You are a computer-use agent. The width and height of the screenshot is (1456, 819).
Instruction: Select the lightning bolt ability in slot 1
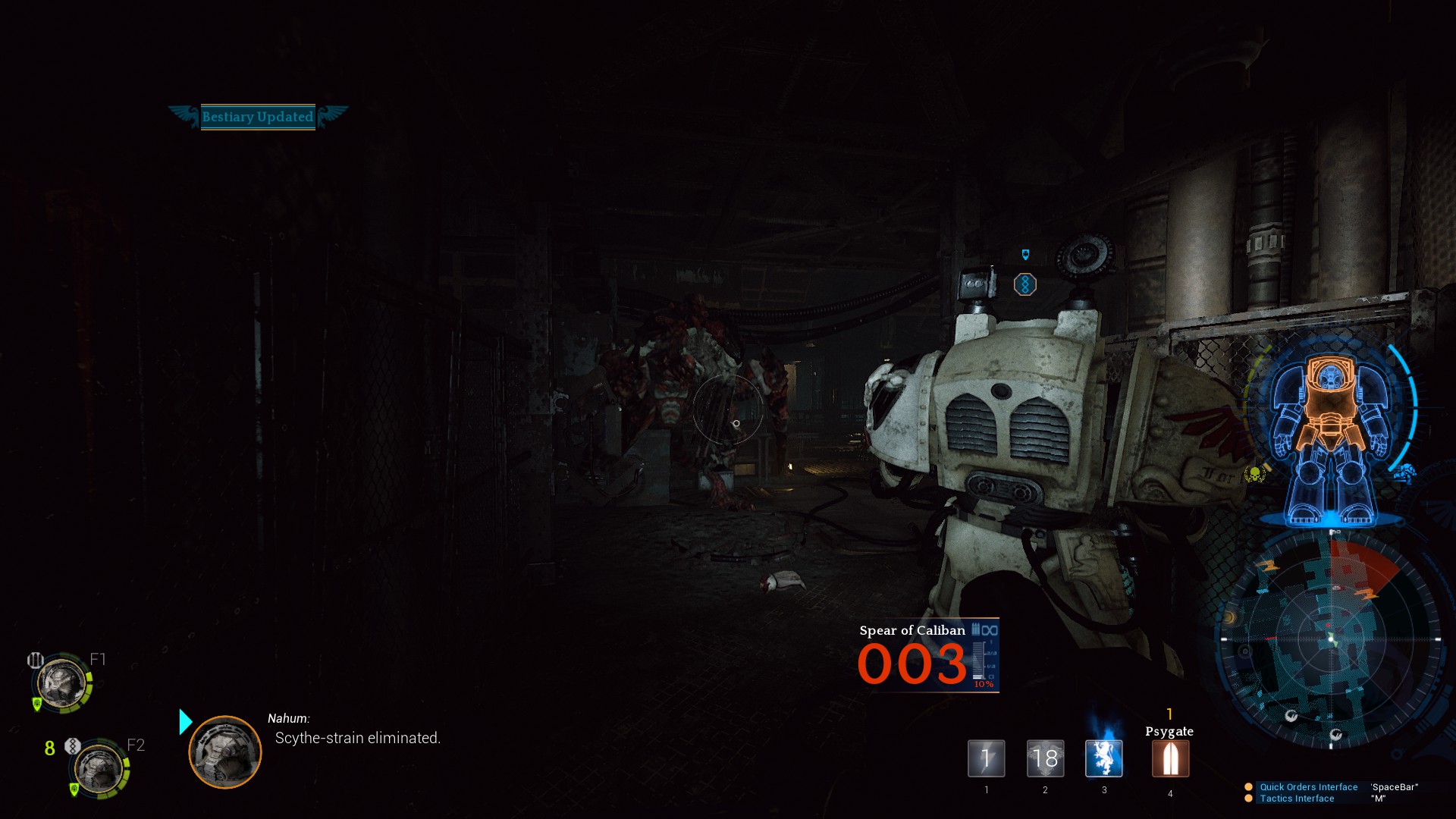(986, 758)
